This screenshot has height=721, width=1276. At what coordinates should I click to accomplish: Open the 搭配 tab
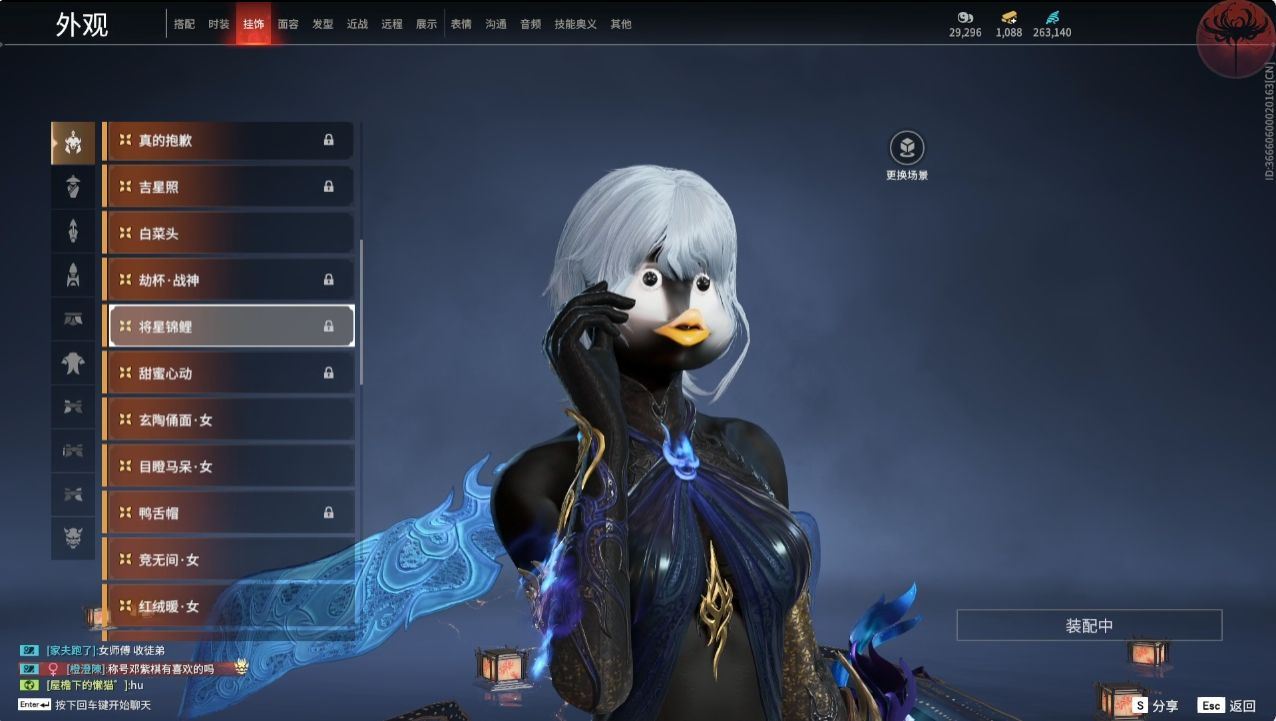[184, 24]
